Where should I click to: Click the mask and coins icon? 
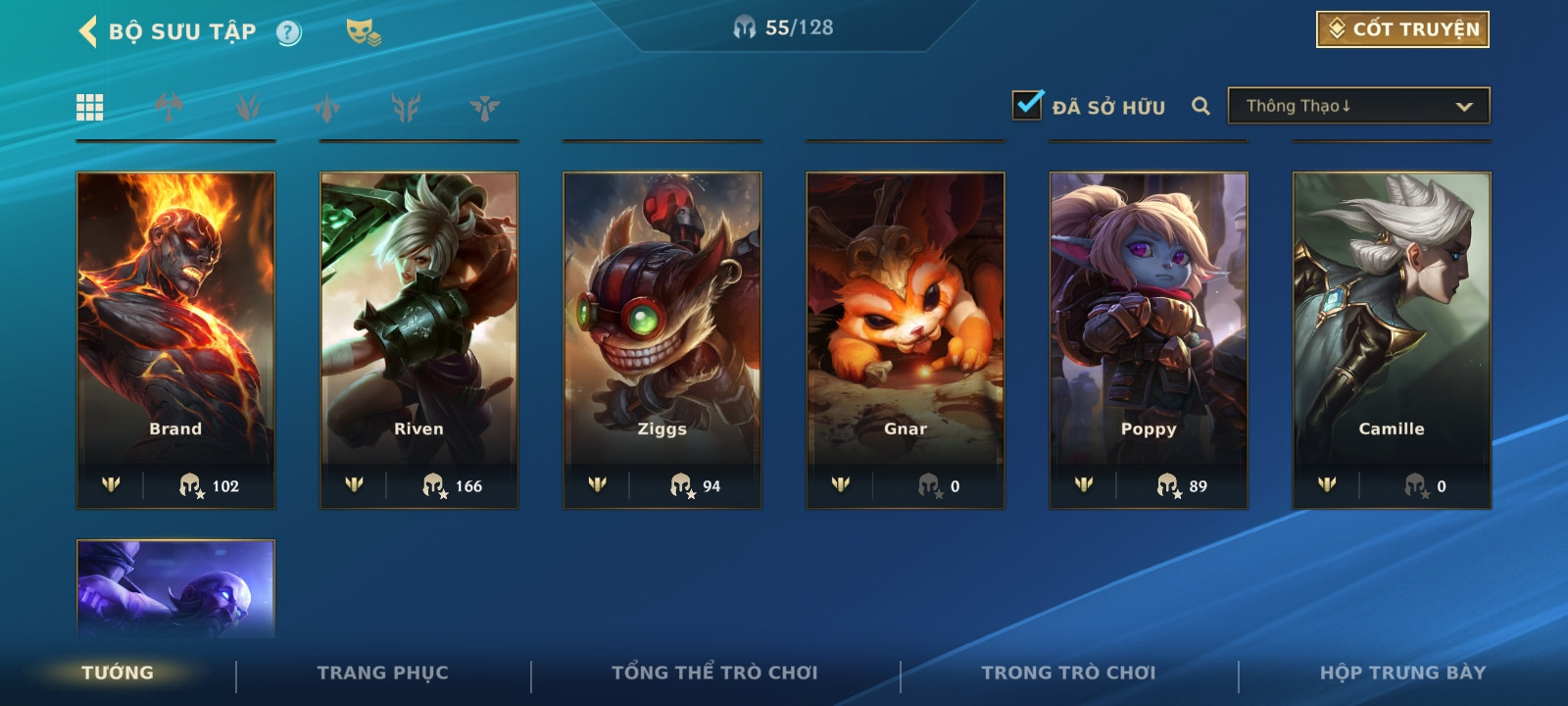(363, 32)
